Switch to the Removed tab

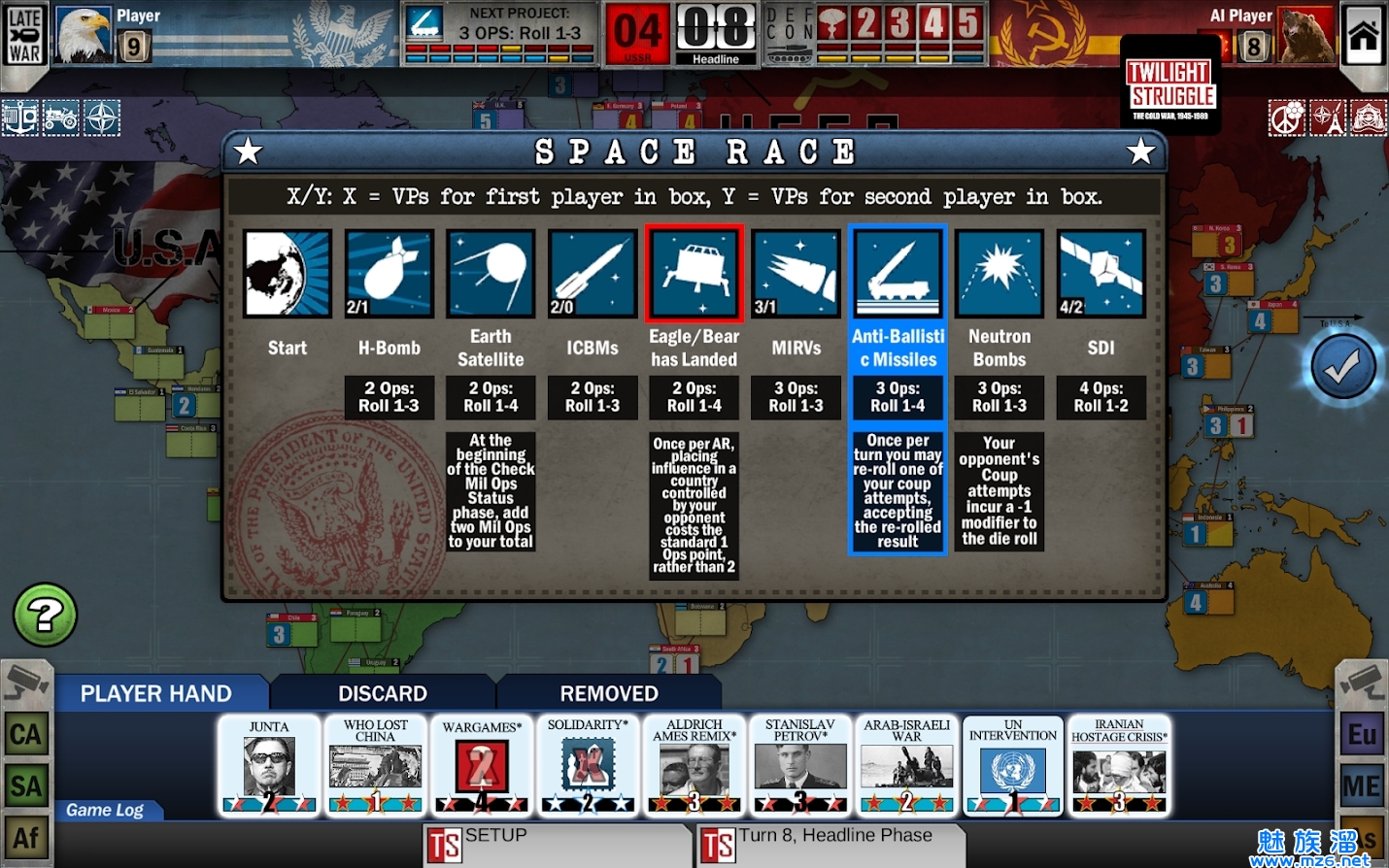click(x=609, y=693)
